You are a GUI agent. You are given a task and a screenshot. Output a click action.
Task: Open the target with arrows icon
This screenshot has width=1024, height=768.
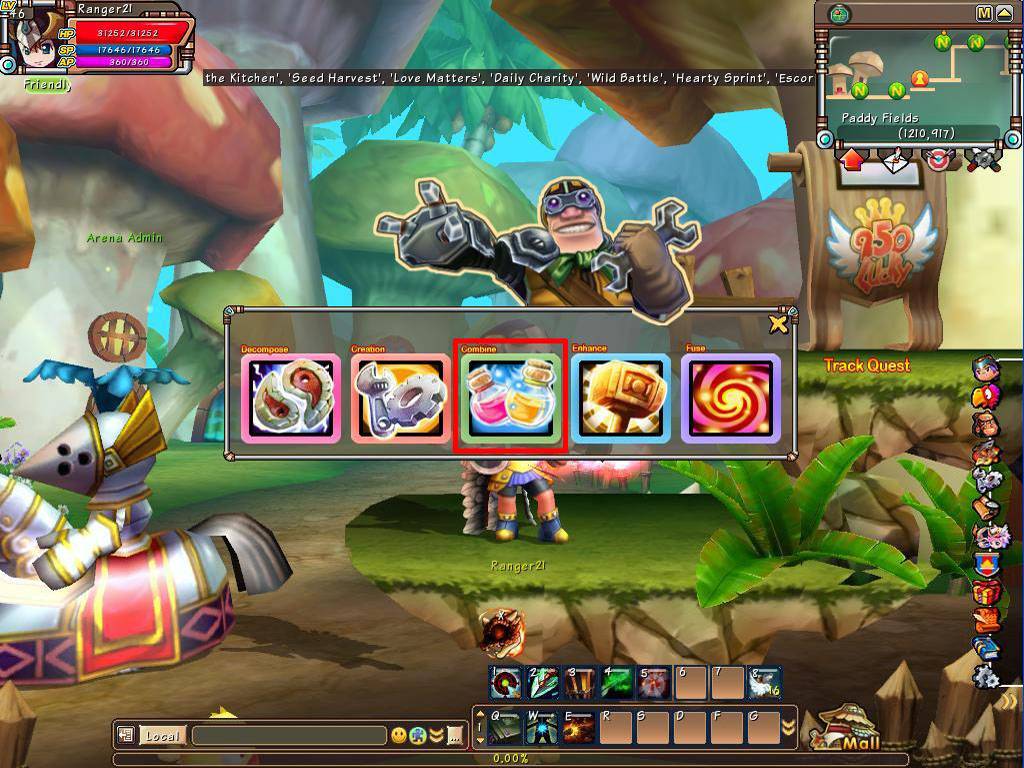939,160
